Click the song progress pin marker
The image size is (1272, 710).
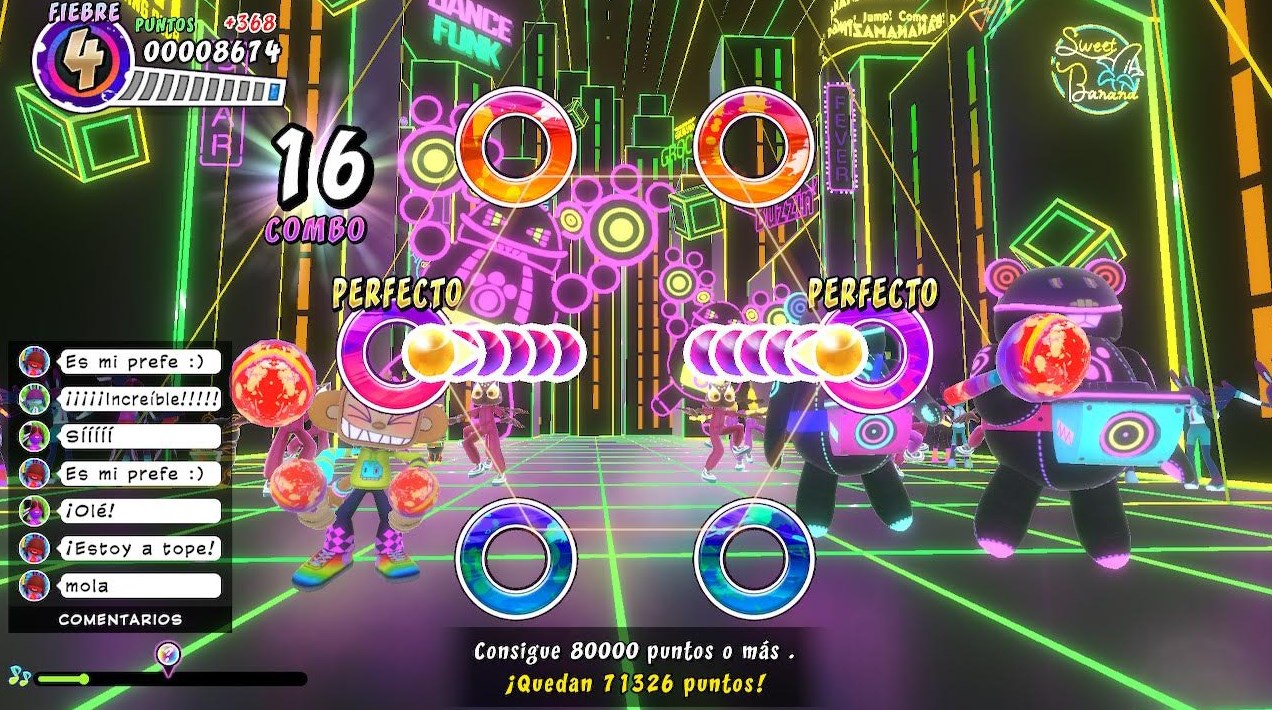(x=169, y=656)
